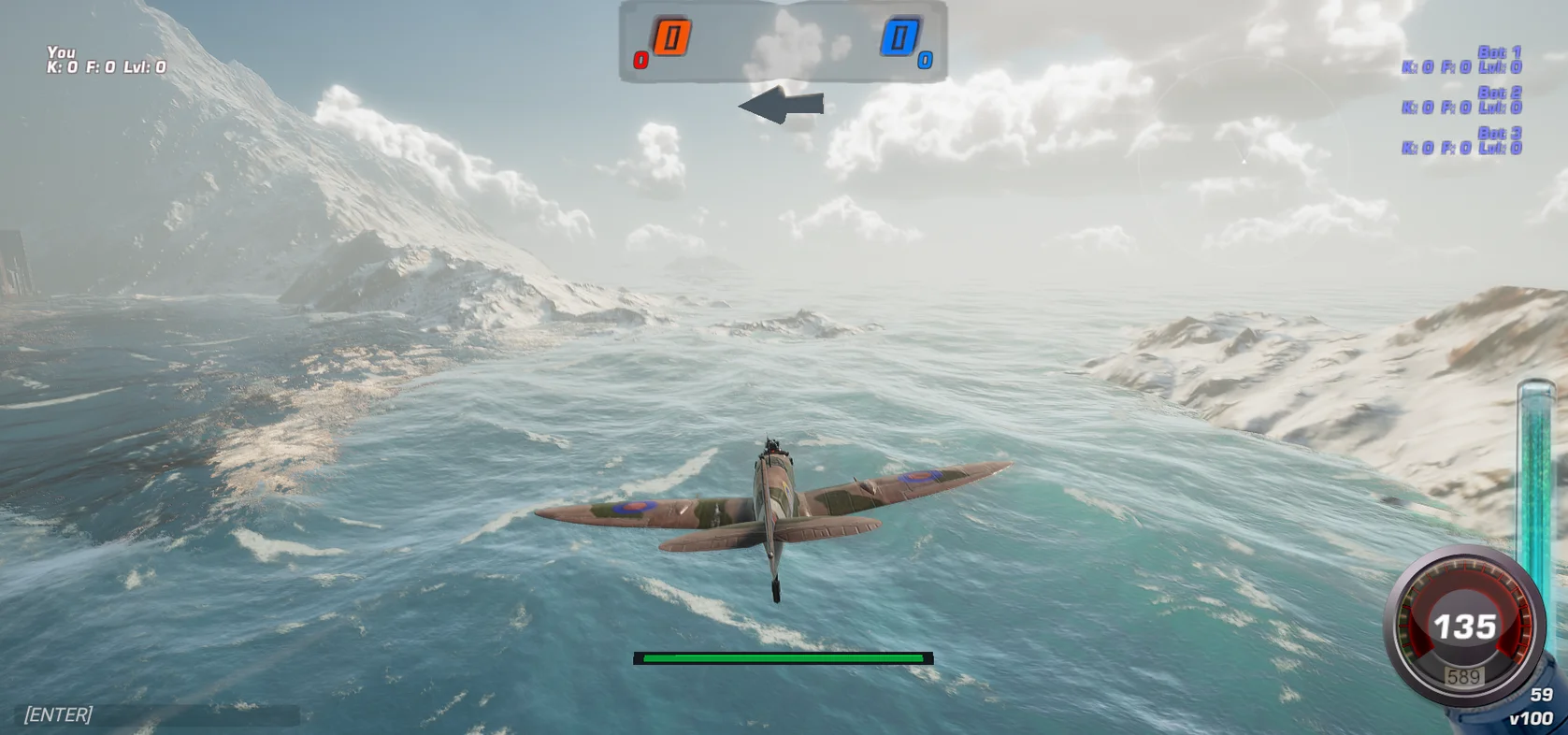
Task: Select the altitude readout showing 589
Action: [x=1463, y=672]
